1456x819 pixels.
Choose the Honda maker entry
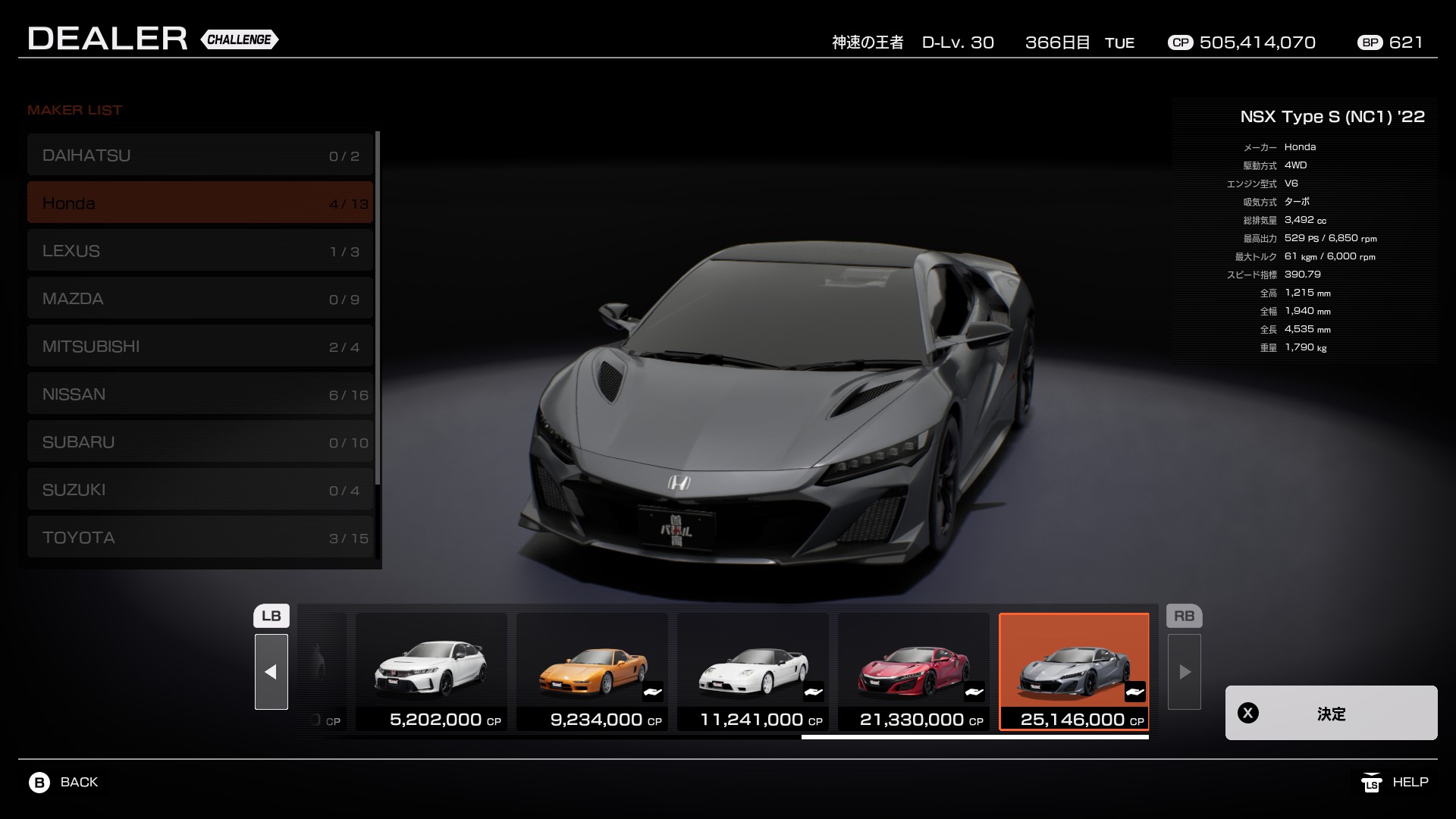200,202
